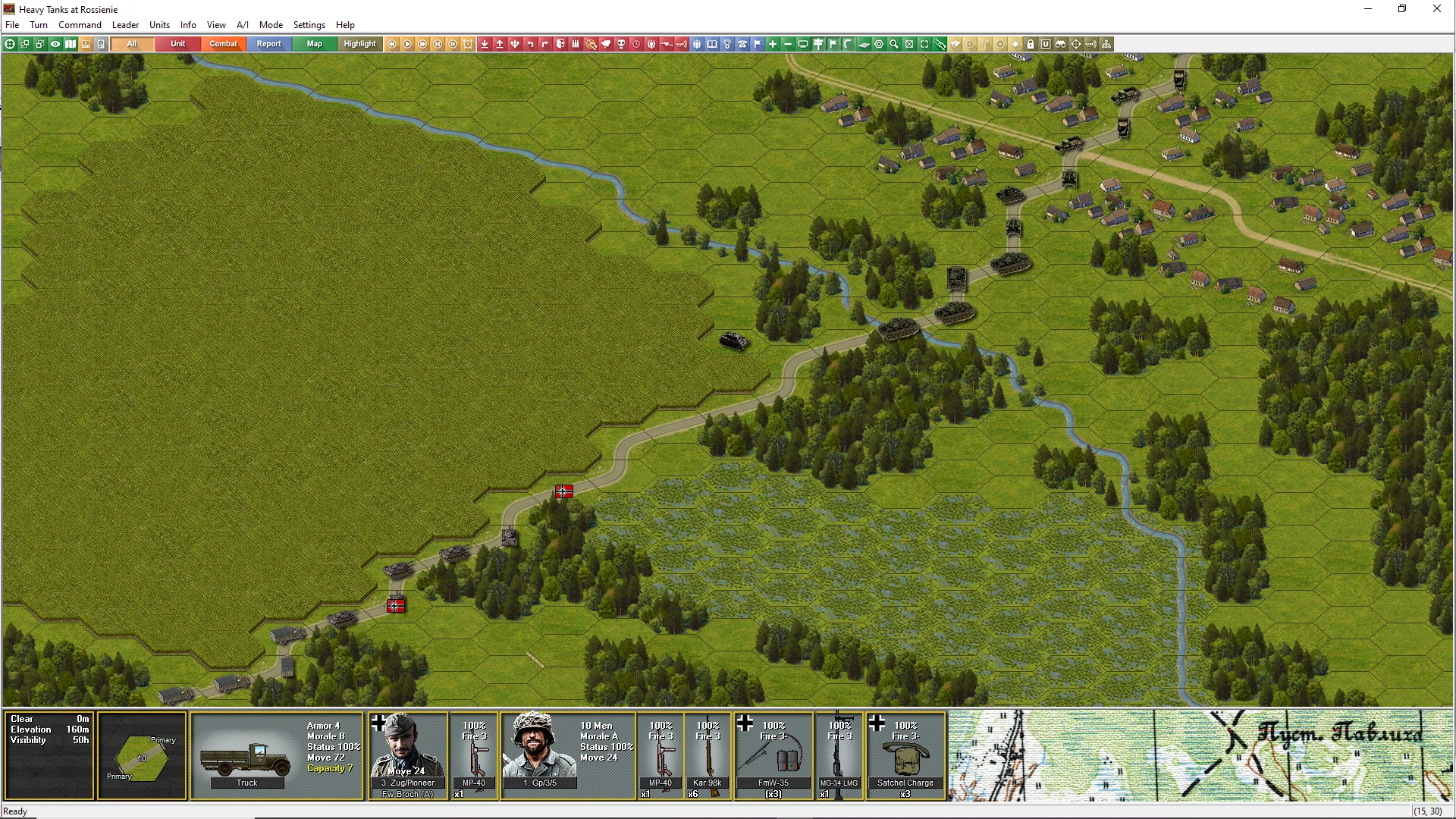Activate the Highlight toolbar tab
Screen dimensions: 1456x819
click(x=359, y=44)
